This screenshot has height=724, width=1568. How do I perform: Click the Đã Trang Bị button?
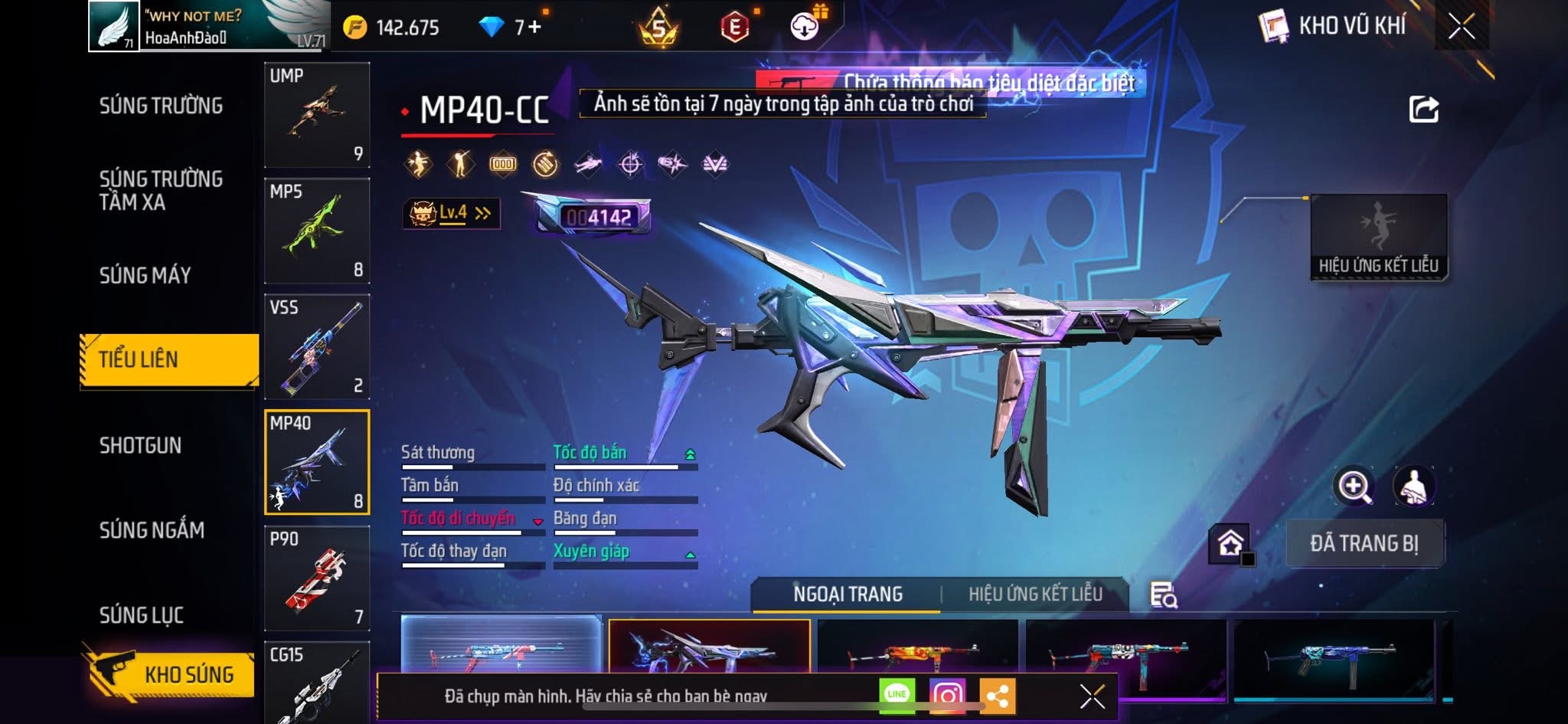click(1364, 543)
